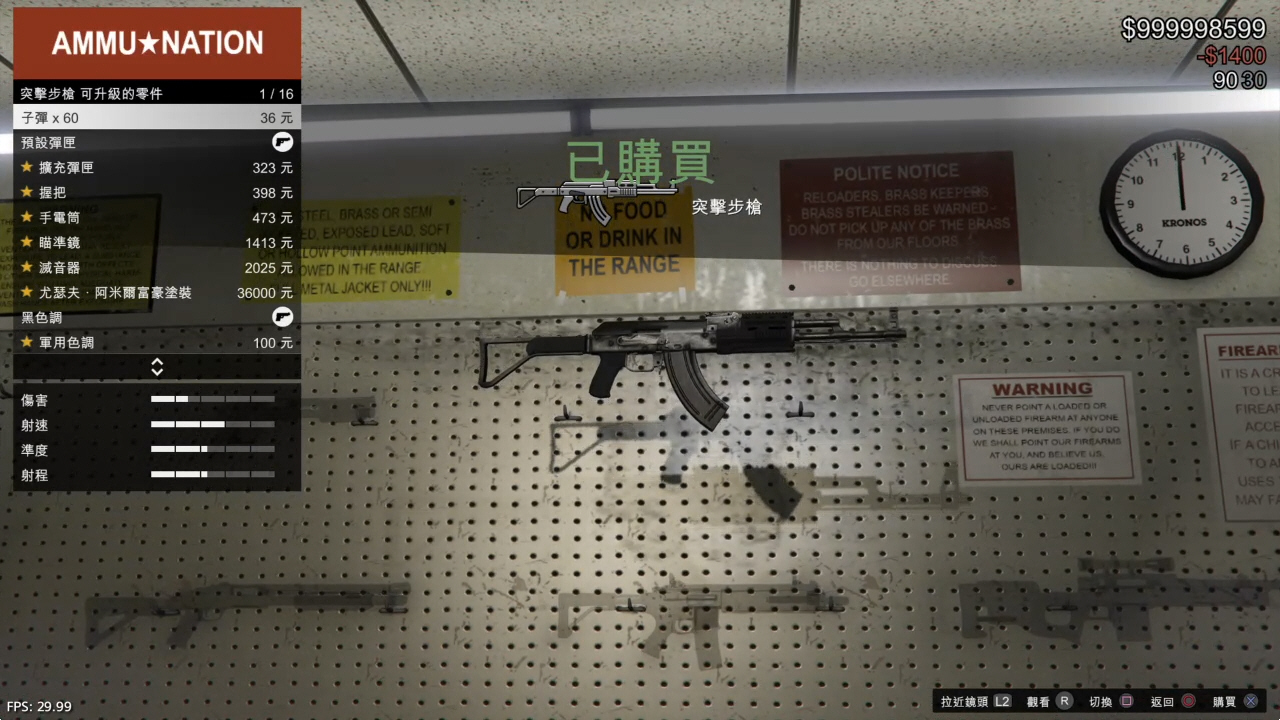The width and height of the screenshot is (1280, 720).
Task: Pick the 握把 grip attachment
Action: click(x=157, y=193)
